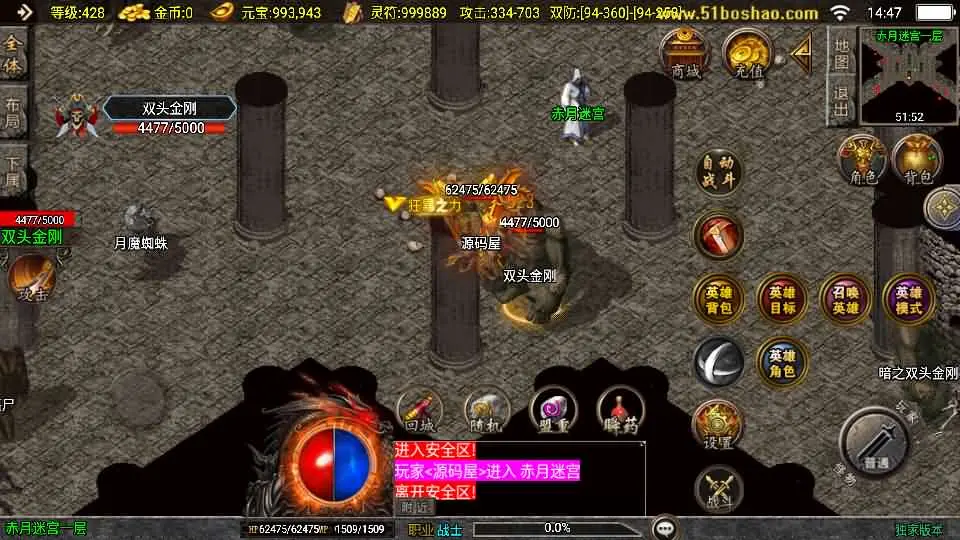Use the 随机 random teleport item
The height and width of the screenshot is (540, 960).
click(x=487, y=410)
